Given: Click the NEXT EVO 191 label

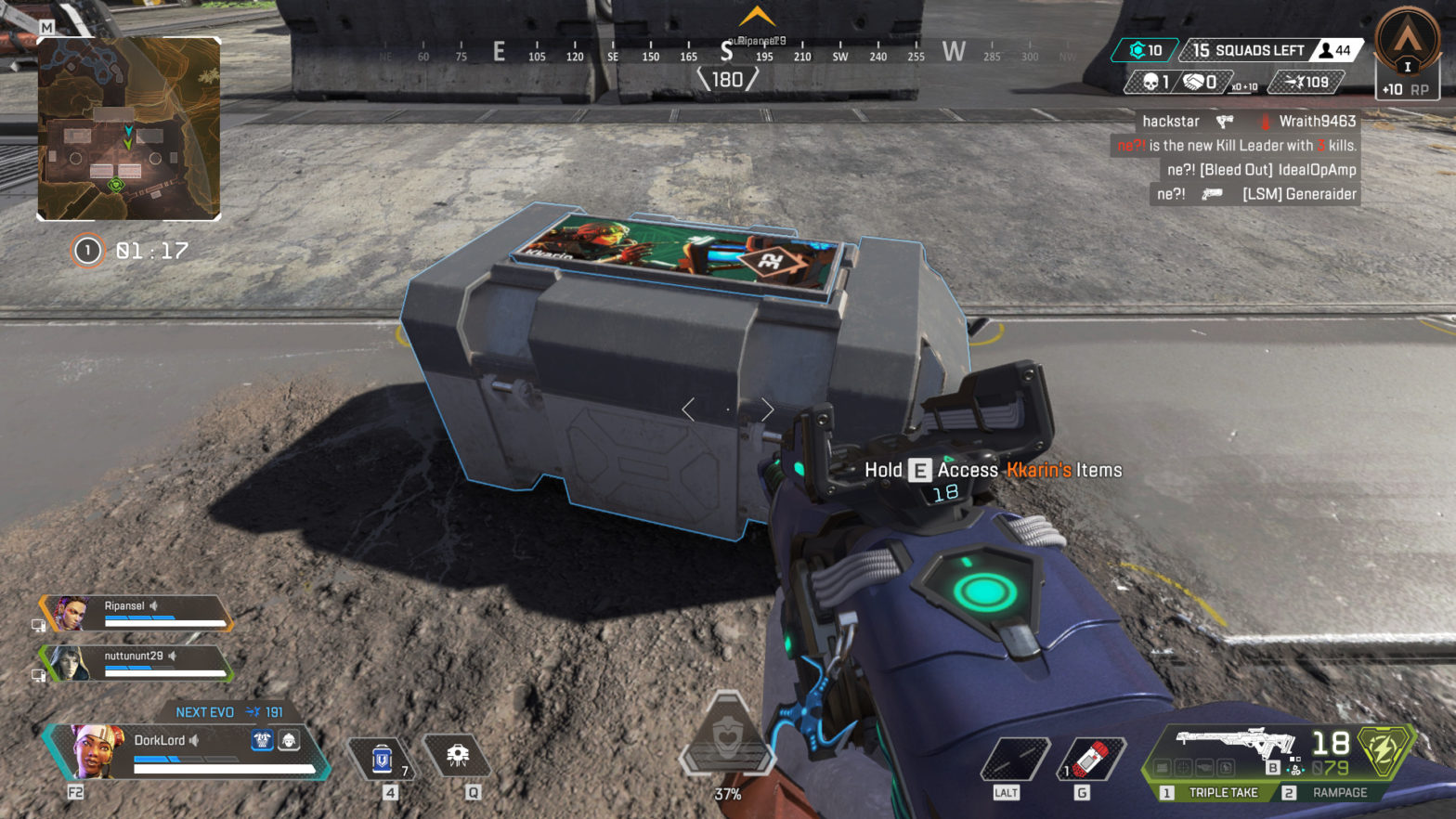Looking at the screenshot, I should click(230, 711).
